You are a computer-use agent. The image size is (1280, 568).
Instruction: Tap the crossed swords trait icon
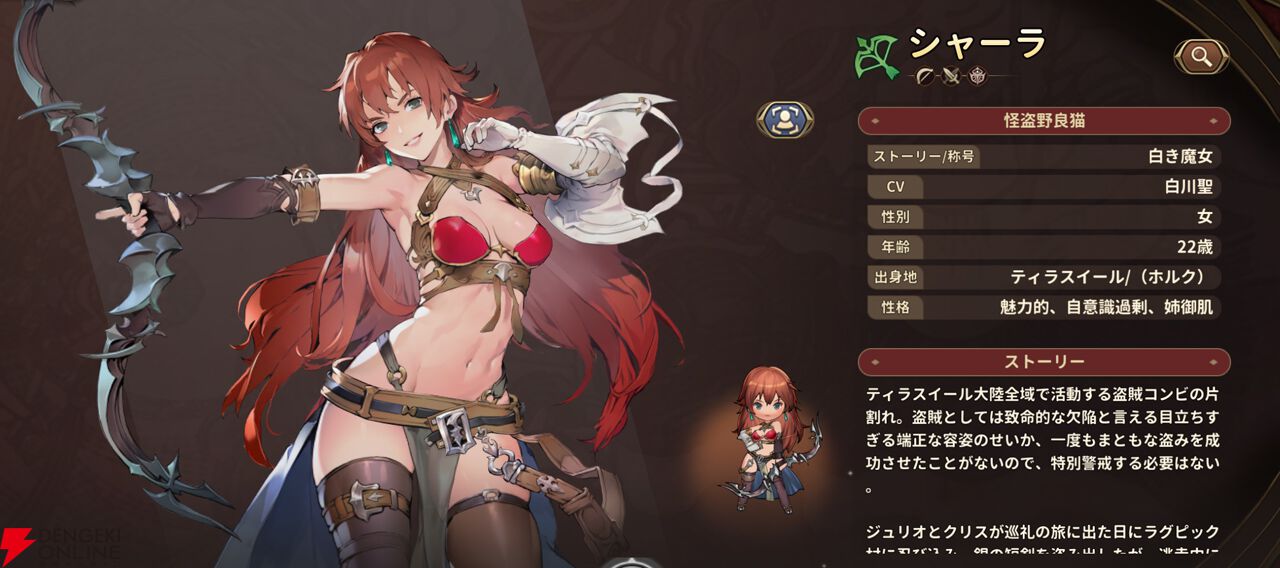951,76
